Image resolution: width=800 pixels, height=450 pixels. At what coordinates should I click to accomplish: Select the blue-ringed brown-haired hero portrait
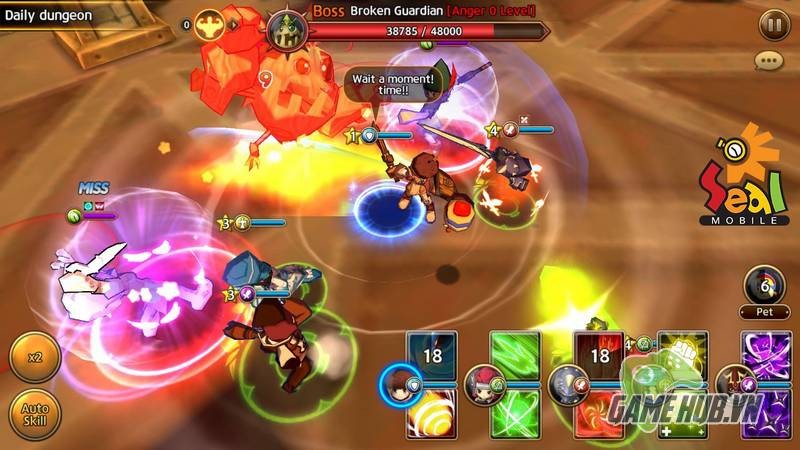pyautogui.click(x=397, y=382)
